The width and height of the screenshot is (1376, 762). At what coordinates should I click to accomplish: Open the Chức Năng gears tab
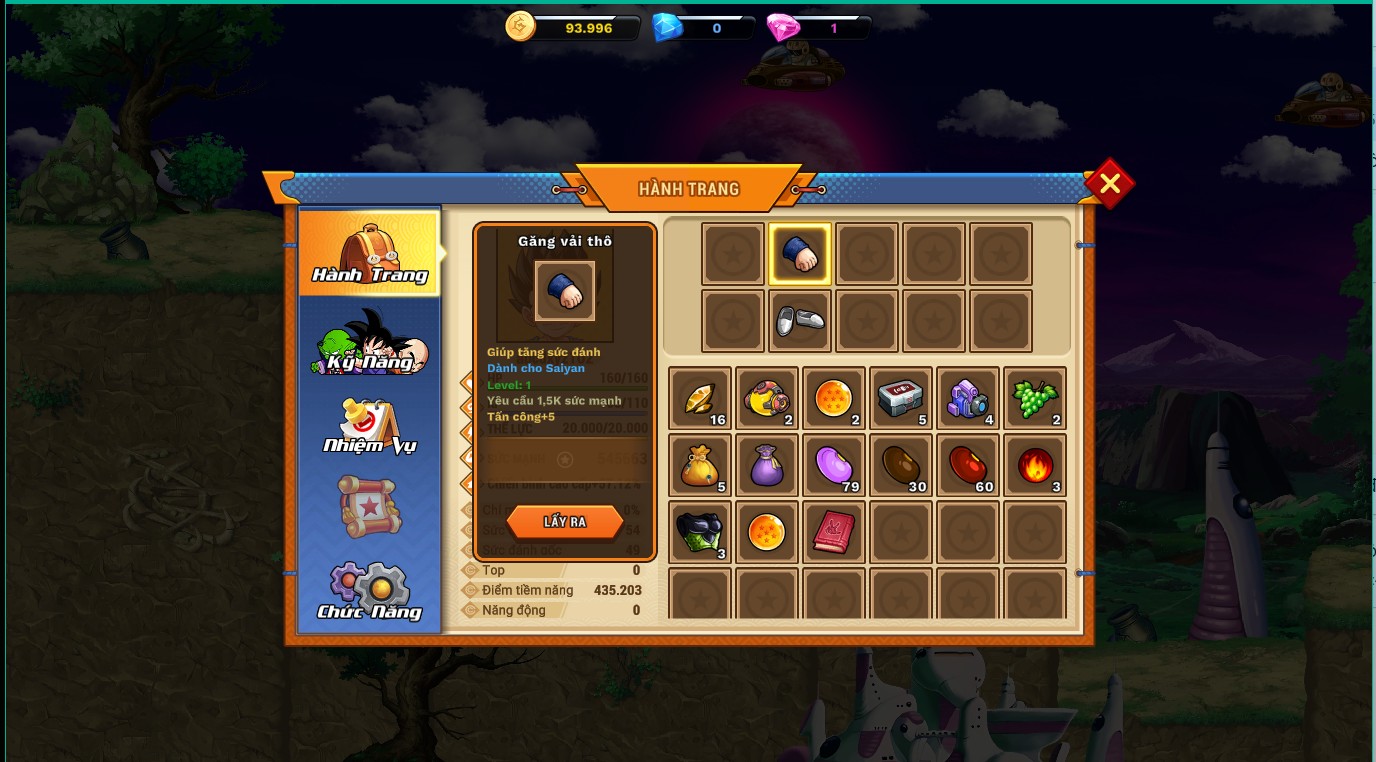point(369,592)
